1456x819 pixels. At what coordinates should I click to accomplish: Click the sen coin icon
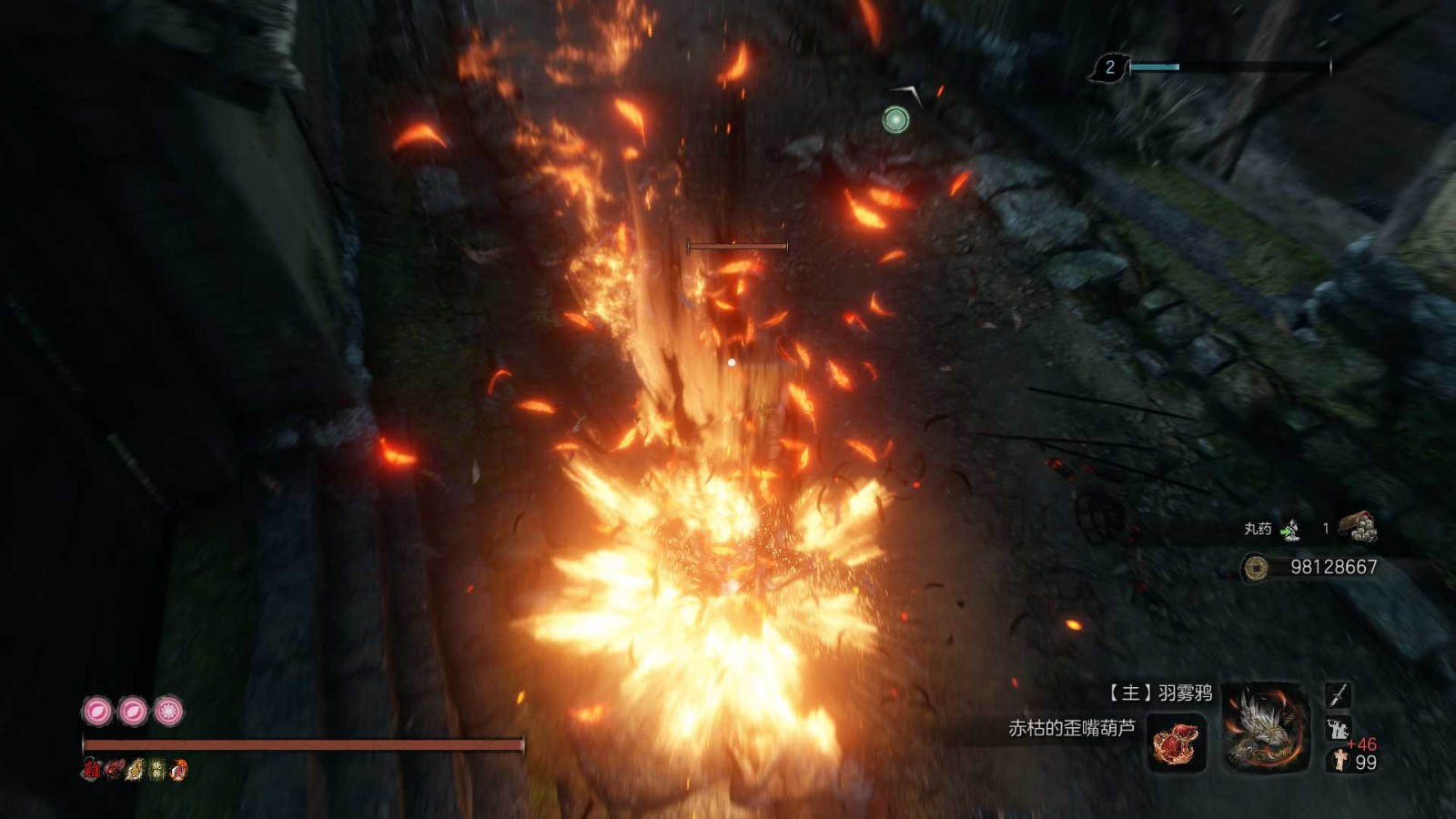(x=1257, y=568)
